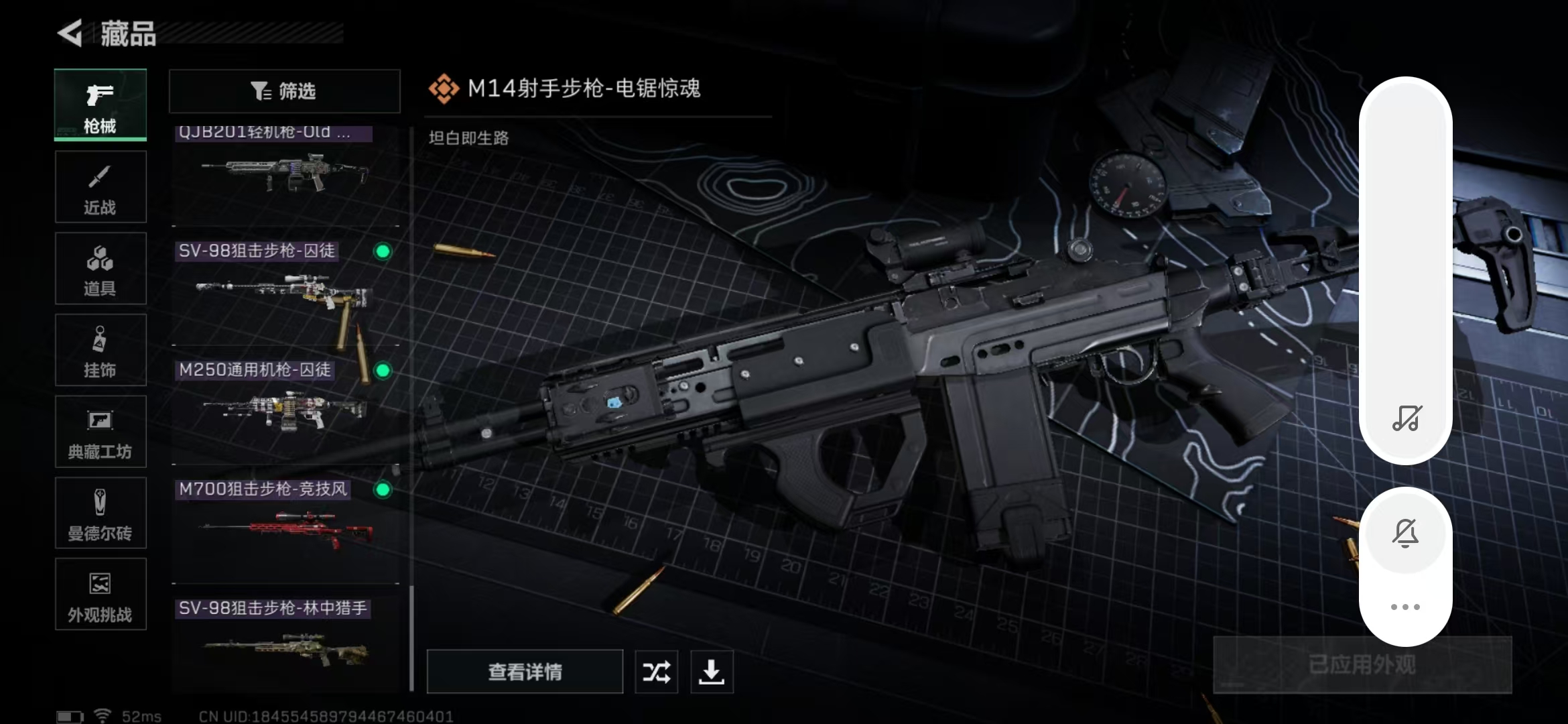Click the shuffle arrows button
1568x724 pixels.
tap(656, 672)
